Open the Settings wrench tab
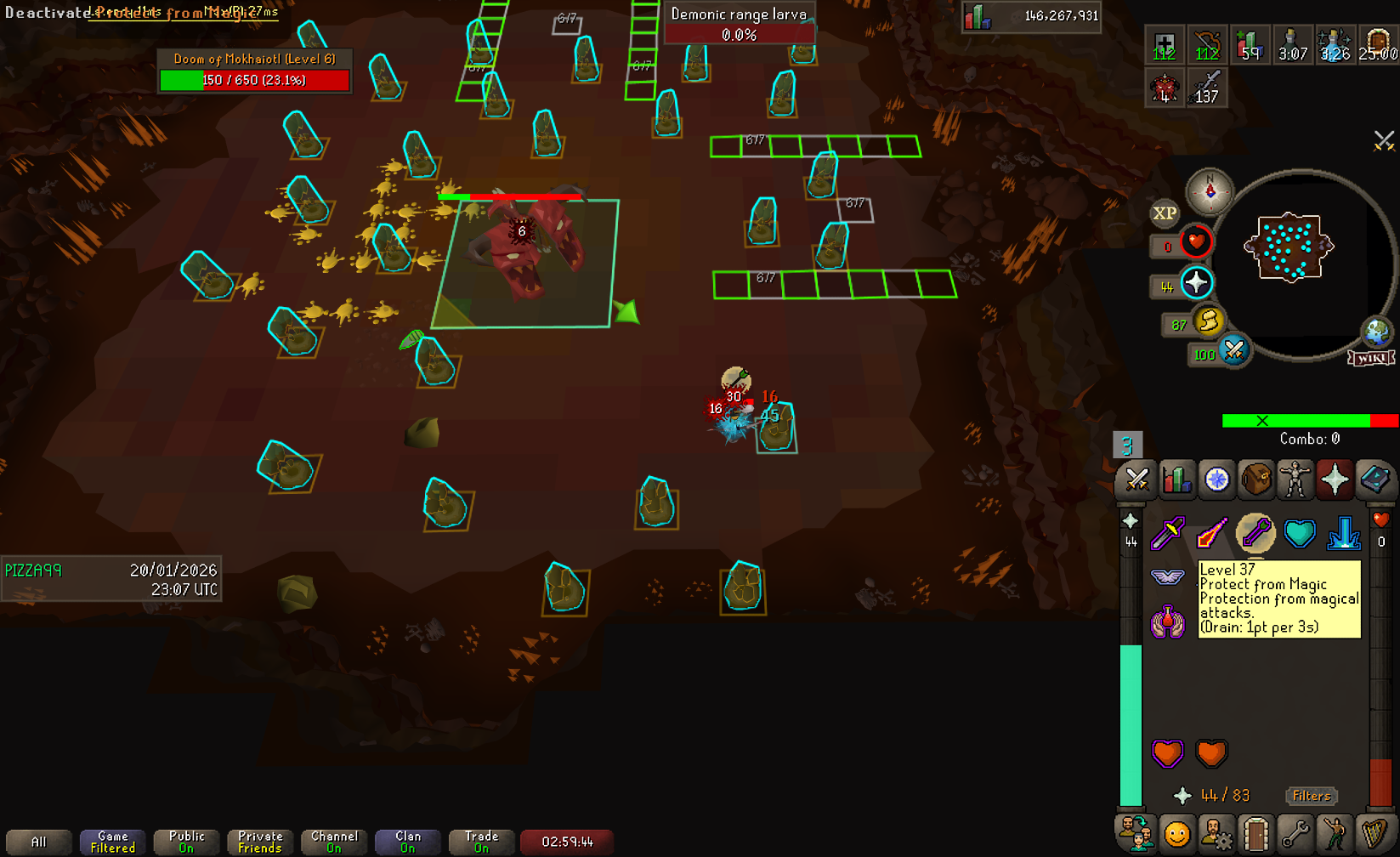The image size is (1400, 857). coord(1295,834)
